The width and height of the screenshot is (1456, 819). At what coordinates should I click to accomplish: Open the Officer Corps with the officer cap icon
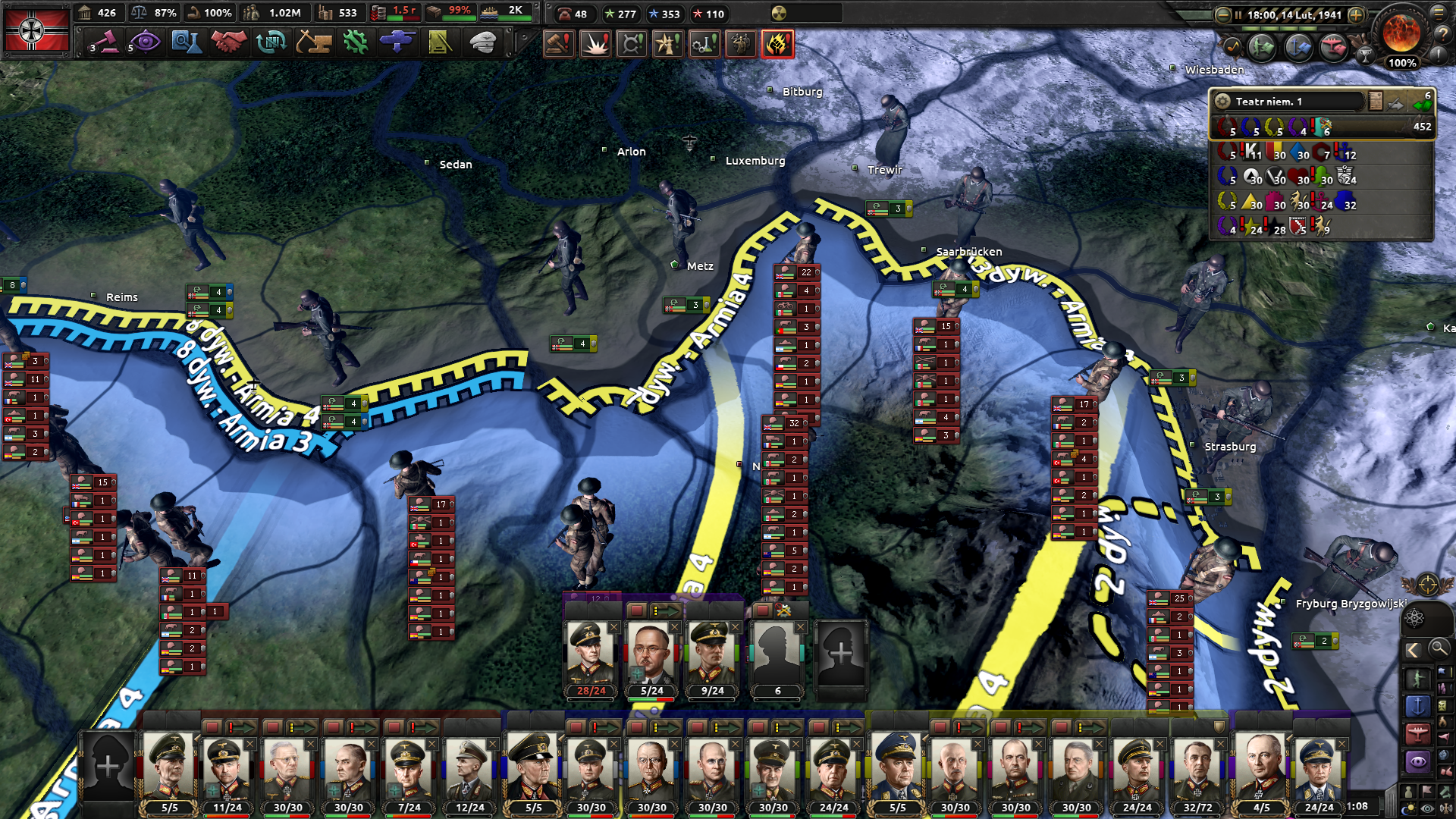[482, 42]
